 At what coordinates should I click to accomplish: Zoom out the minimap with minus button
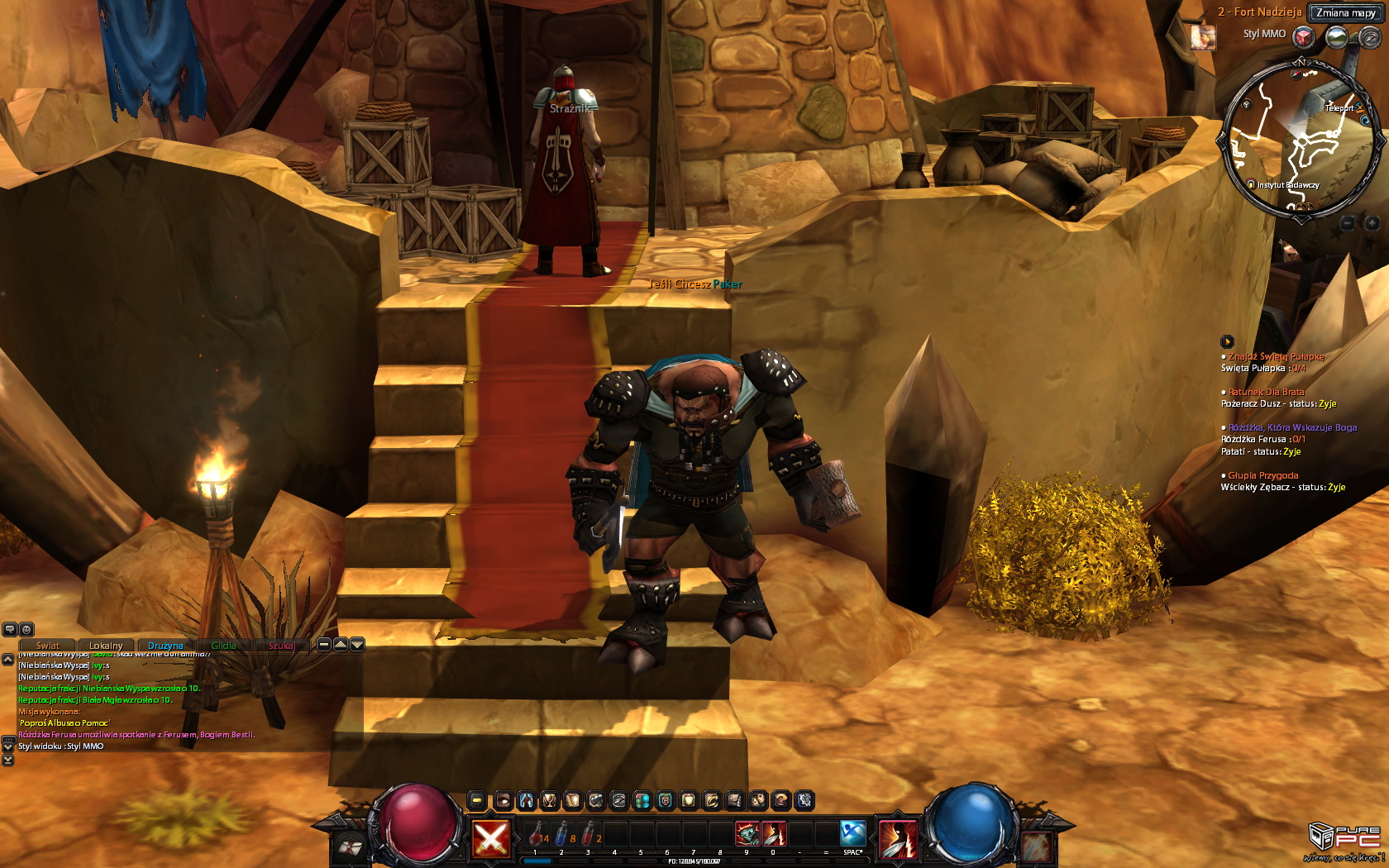click(1348, 222)
